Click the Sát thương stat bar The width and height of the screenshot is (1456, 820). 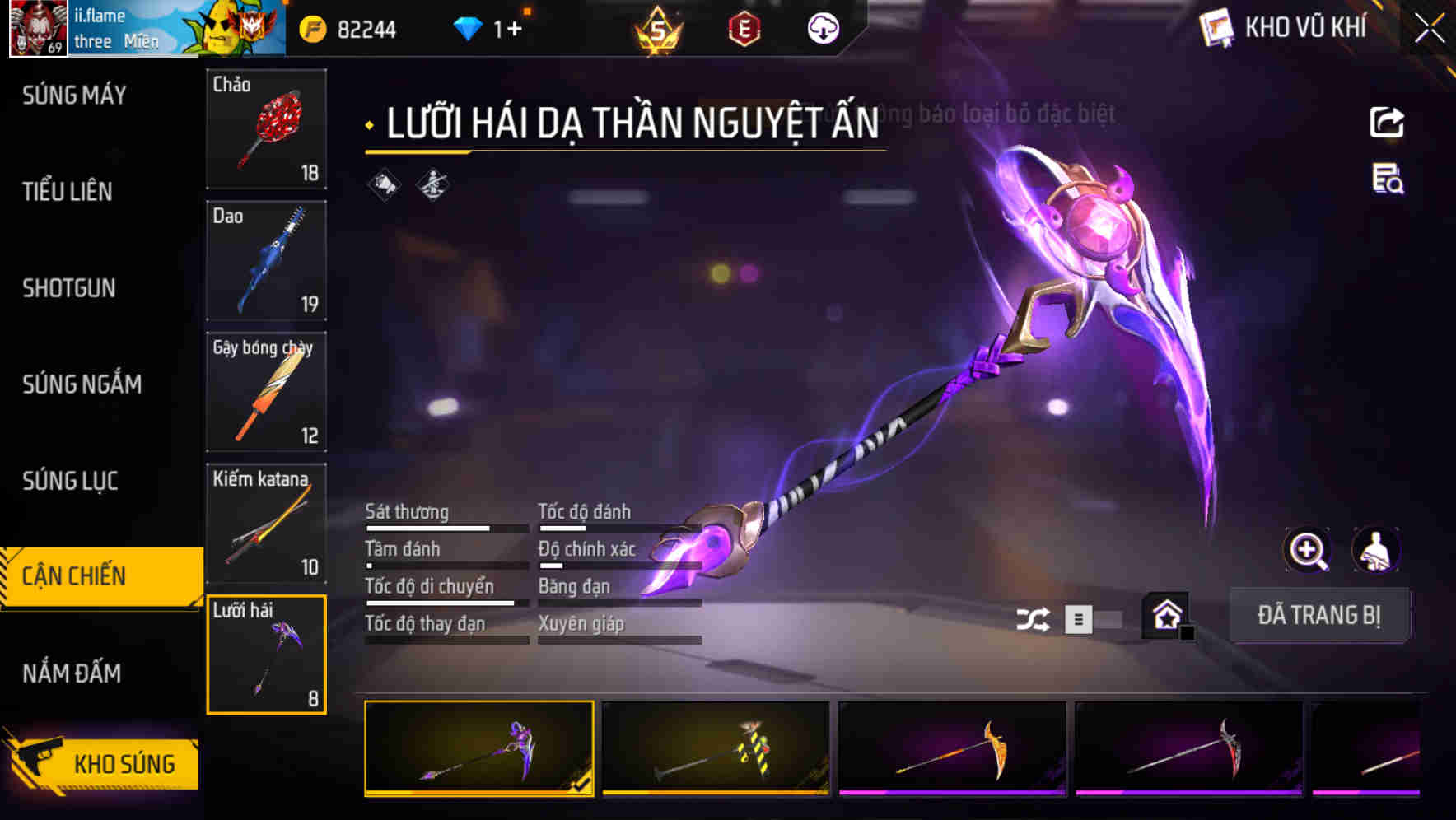pos(445,527)
